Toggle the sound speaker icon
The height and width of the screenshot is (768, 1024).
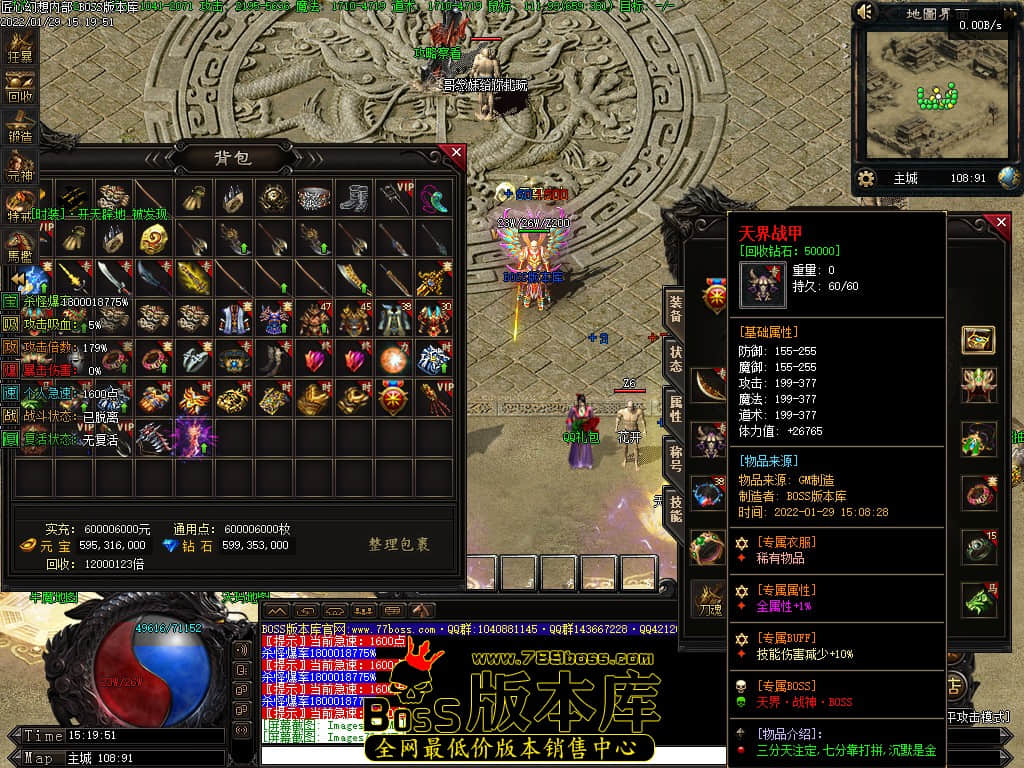[x=866, y=12]
